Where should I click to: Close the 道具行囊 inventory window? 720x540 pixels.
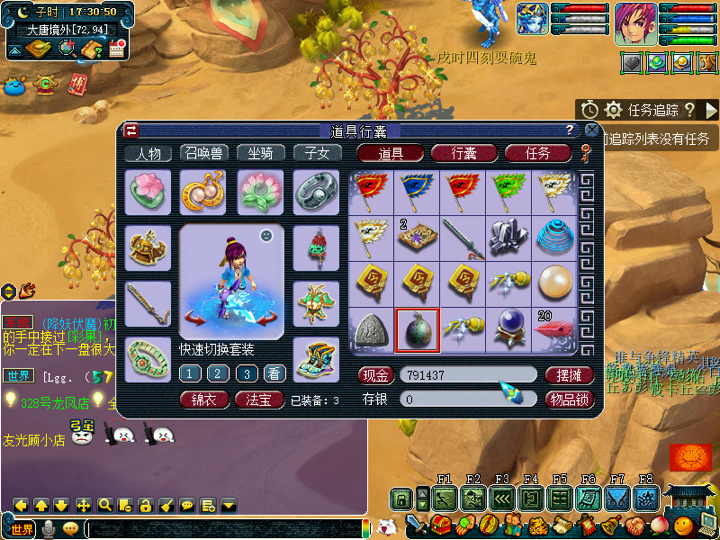(x=592, y=131)
